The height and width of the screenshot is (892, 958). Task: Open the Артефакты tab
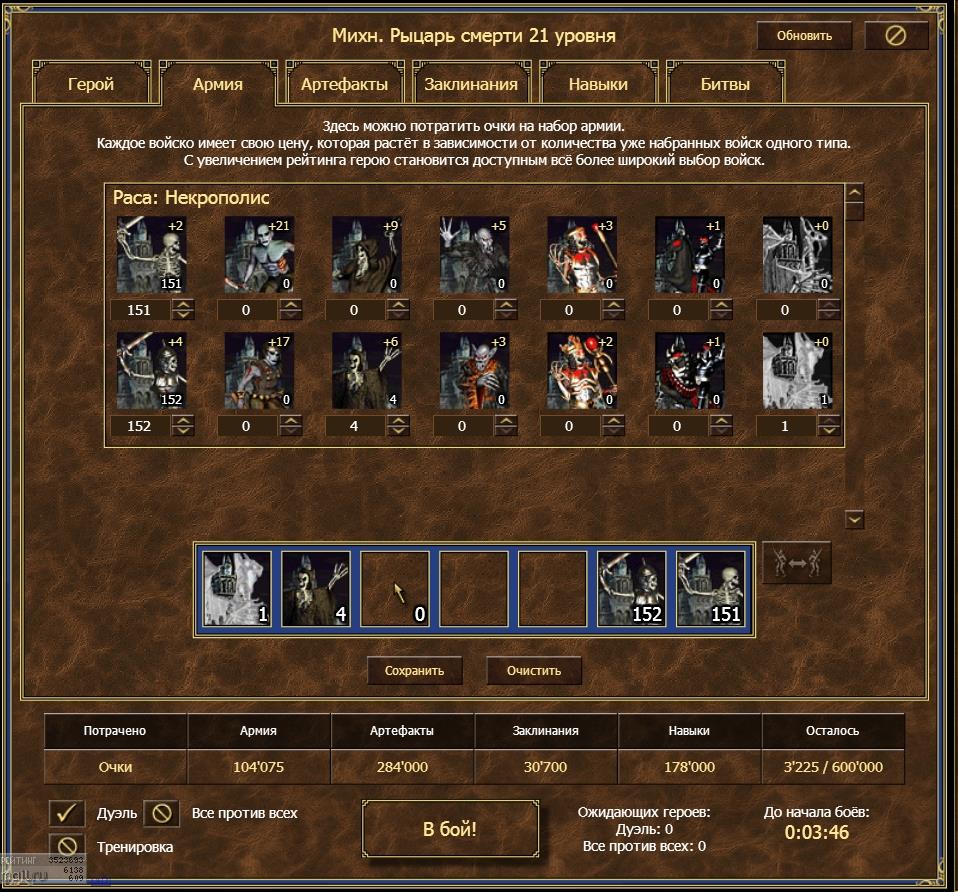(344, 84)
